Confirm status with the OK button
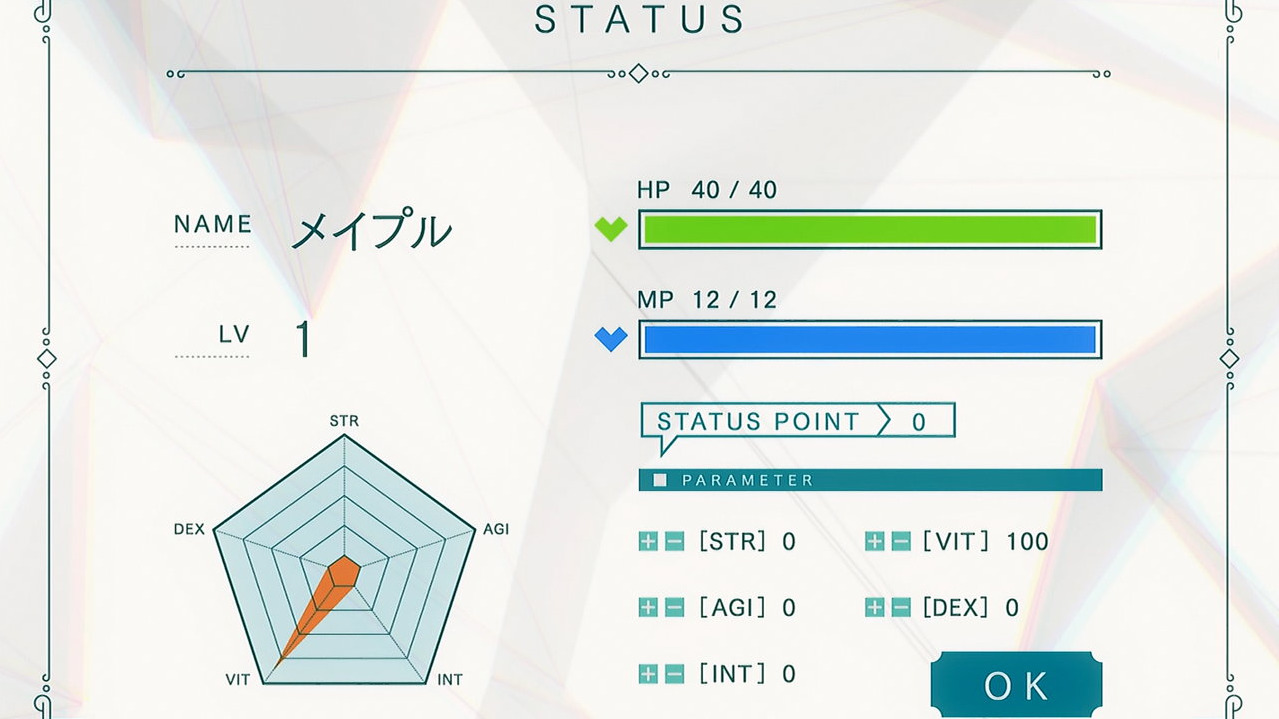1279x719 pixels. 1016,685
